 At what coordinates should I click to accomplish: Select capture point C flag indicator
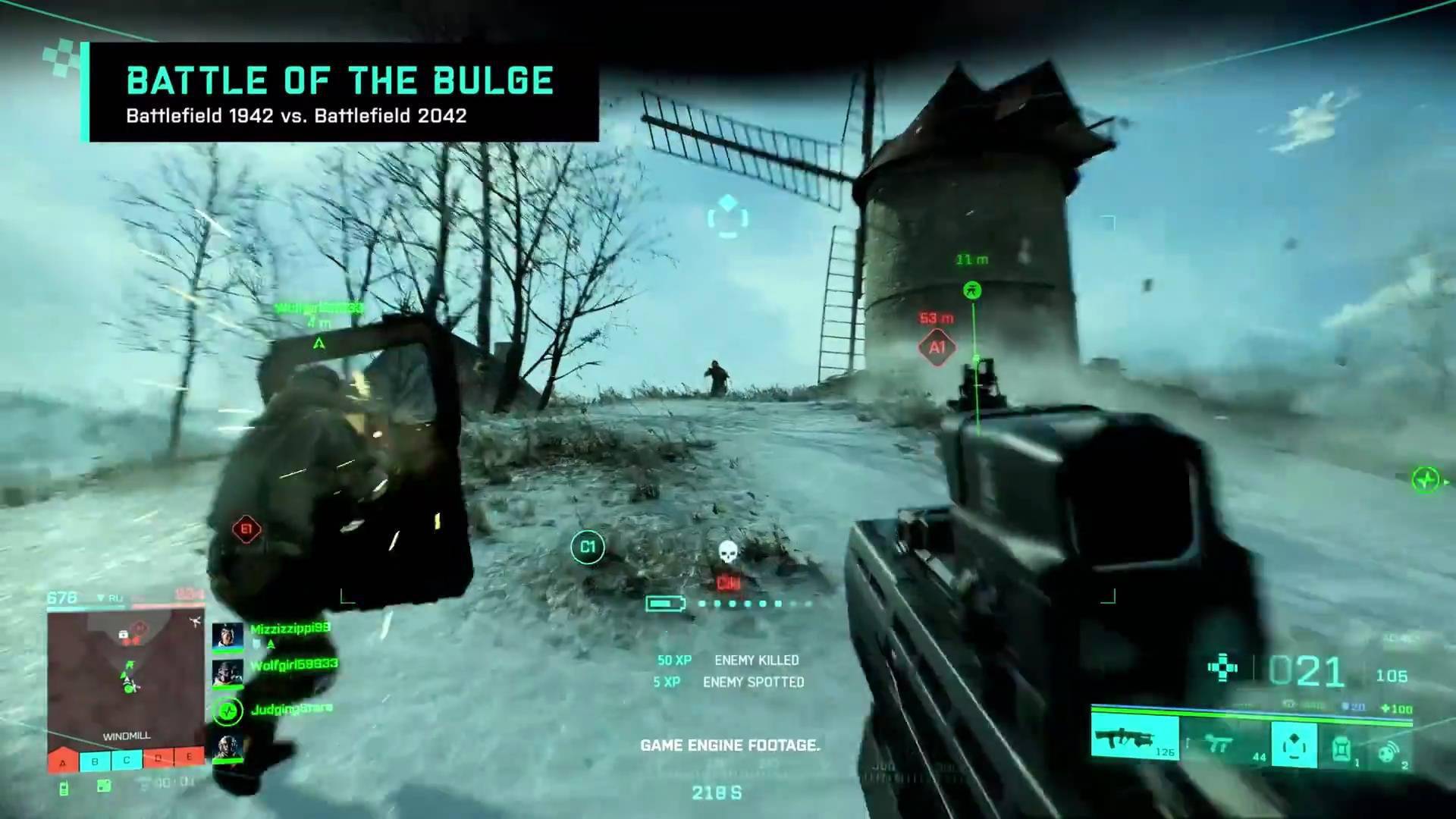(127, 759)
